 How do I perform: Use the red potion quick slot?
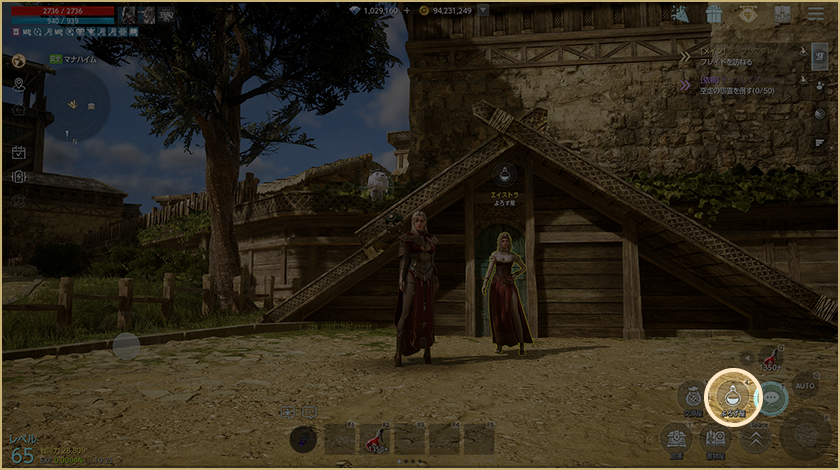769,360
